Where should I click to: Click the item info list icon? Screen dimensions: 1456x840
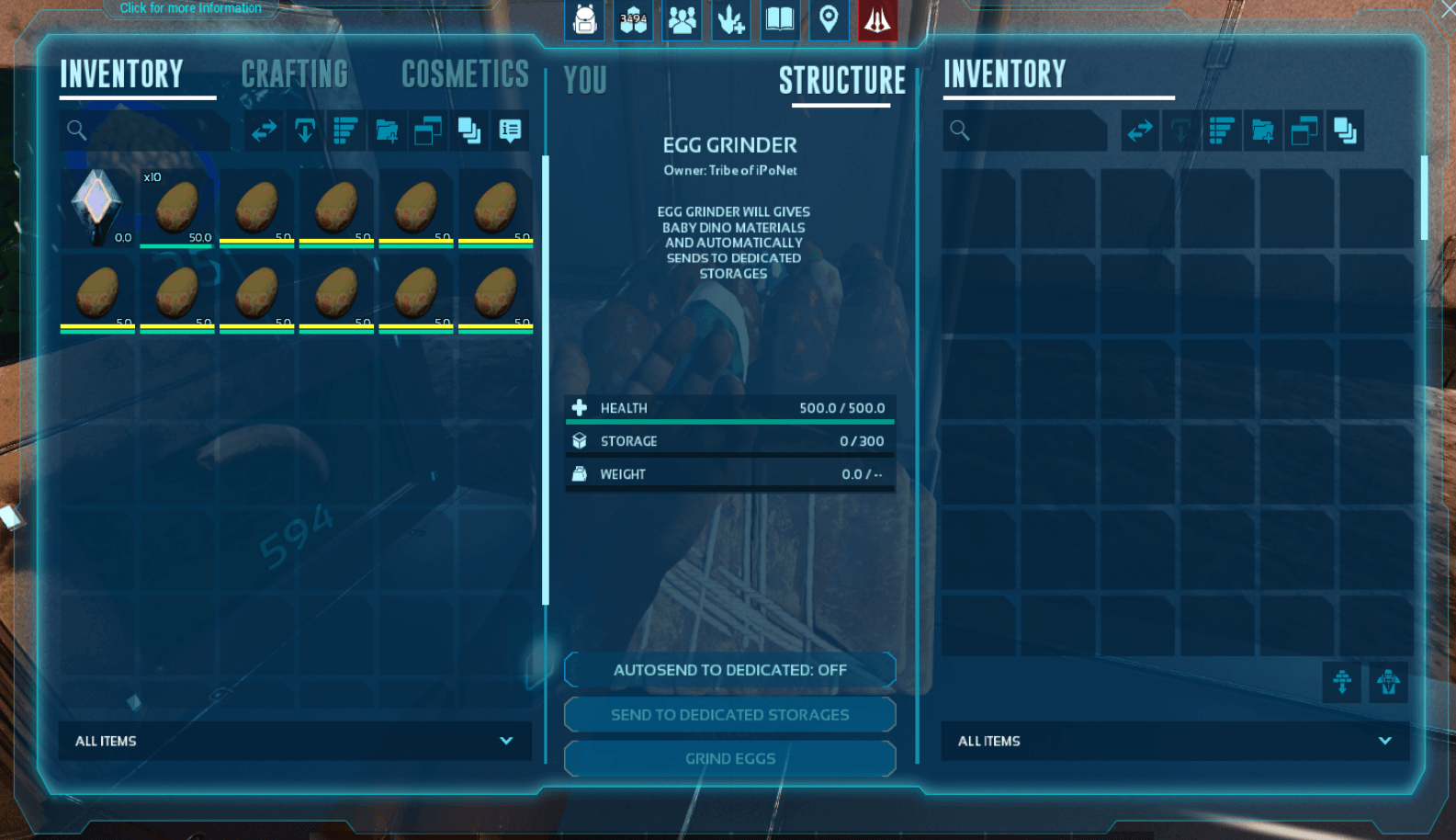pos(510,131)
